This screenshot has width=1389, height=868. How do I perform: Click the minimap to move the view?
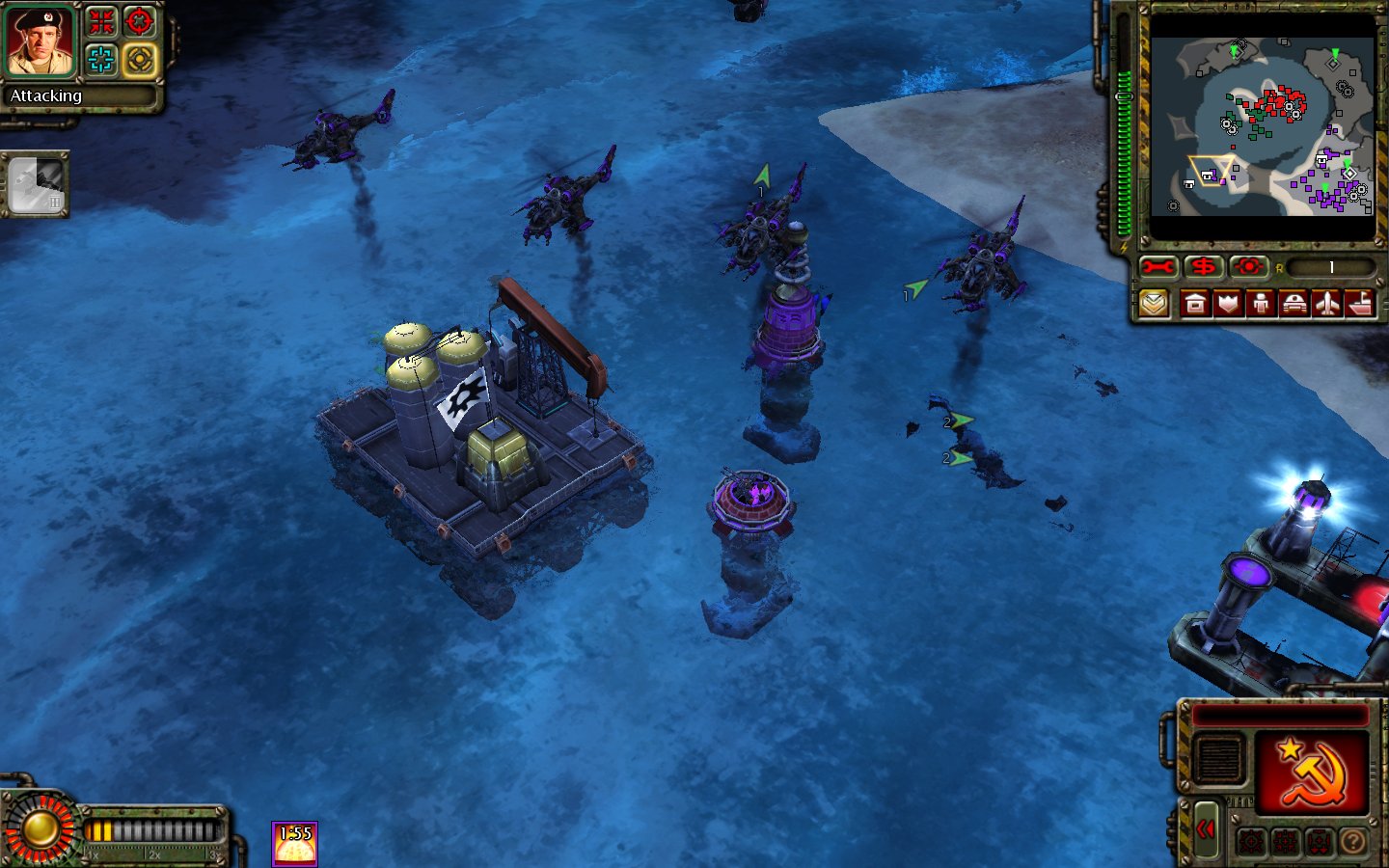1262,127
